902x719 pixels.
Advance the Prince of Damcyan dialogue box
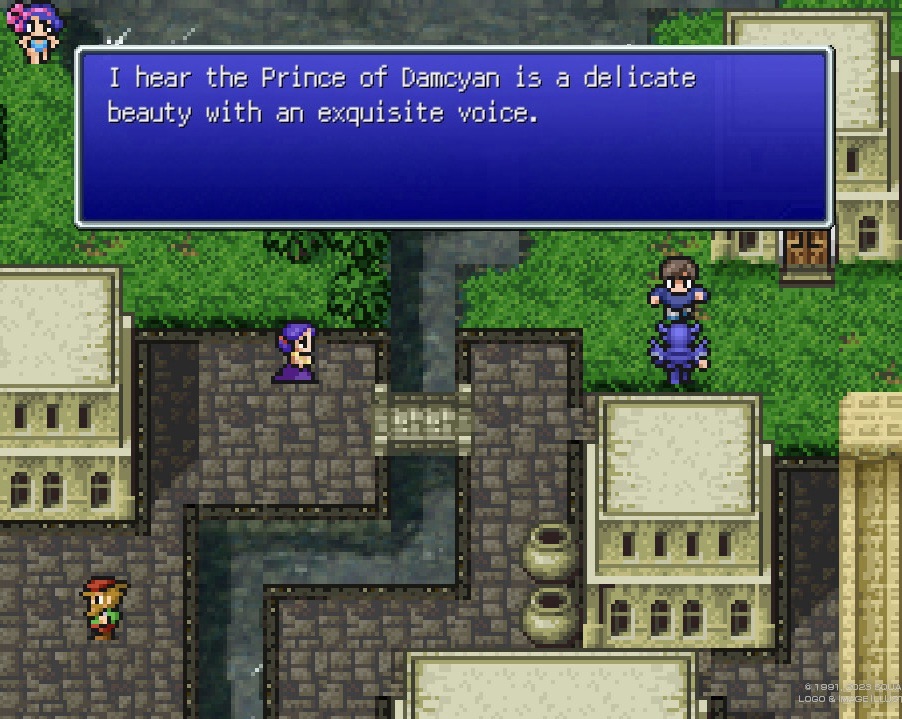(454, 137)
